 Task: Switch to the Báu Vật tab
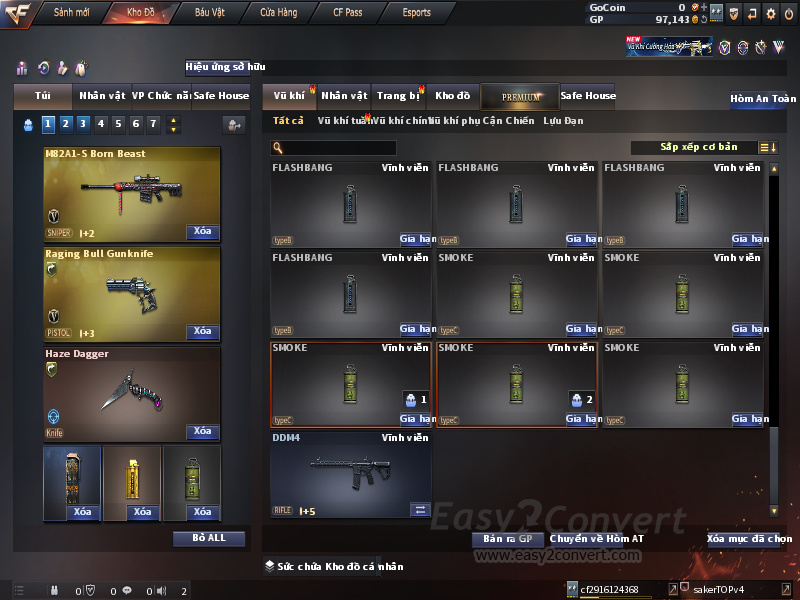(209, 13)
